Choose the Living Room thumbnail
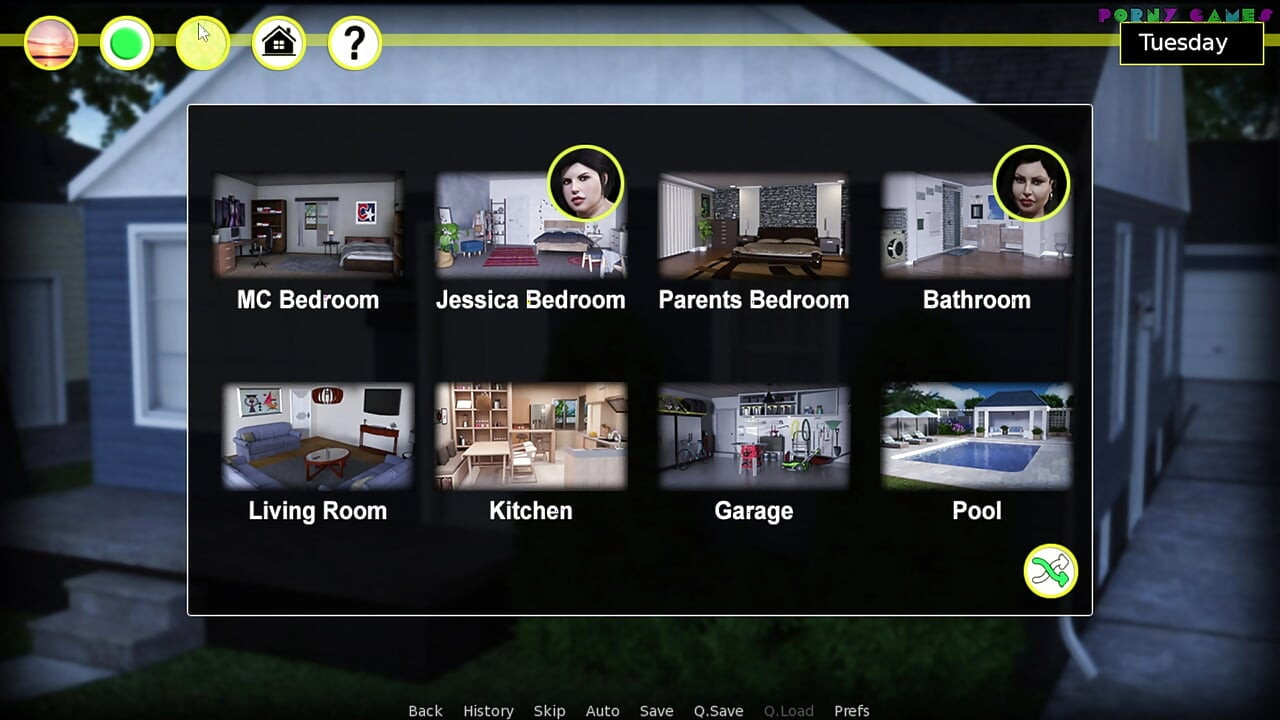1280x720 pixels. click(x=317, y=436)
